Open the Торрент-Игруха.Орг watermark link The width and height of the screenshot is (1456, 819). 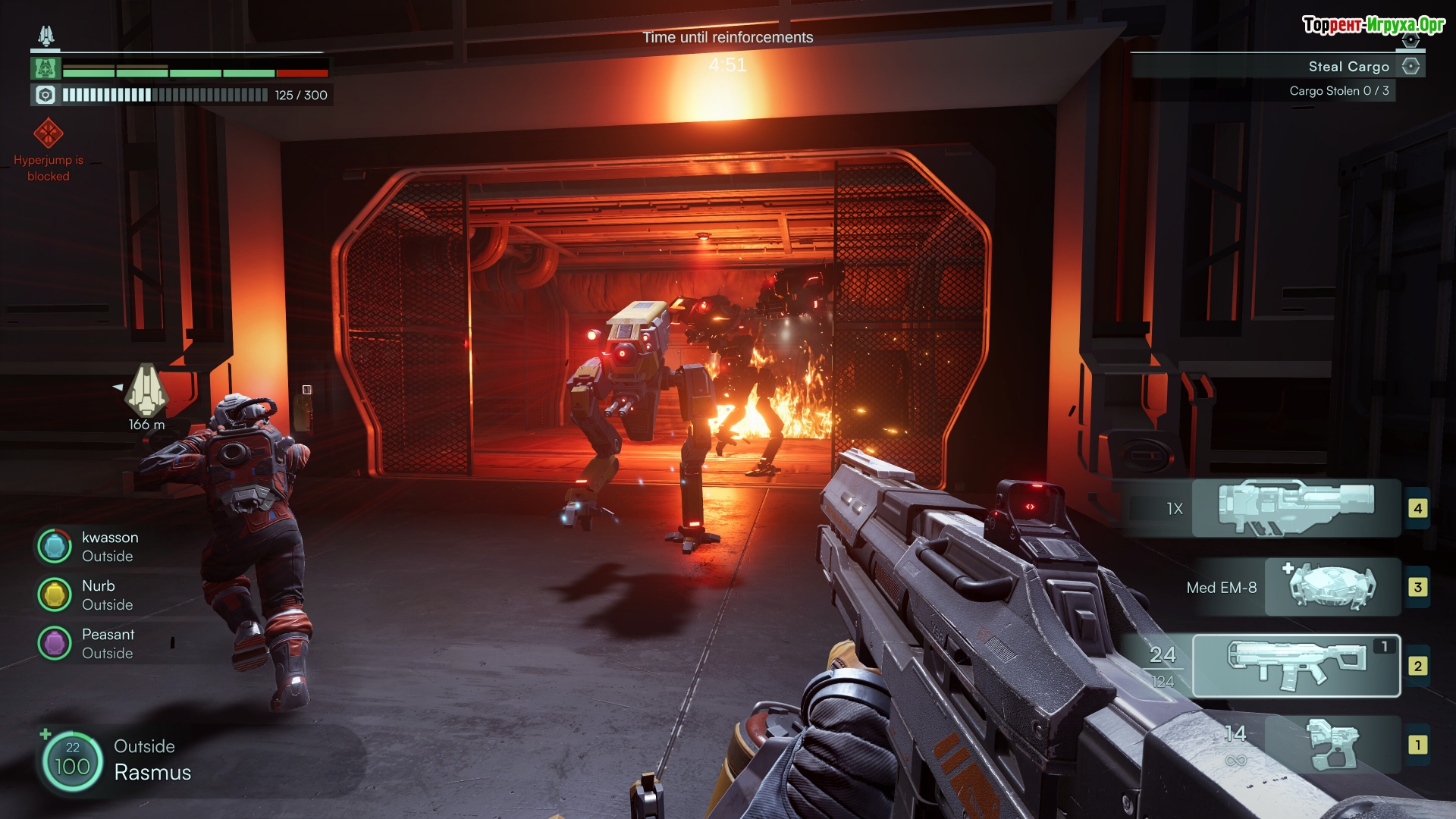(1373, 25)
